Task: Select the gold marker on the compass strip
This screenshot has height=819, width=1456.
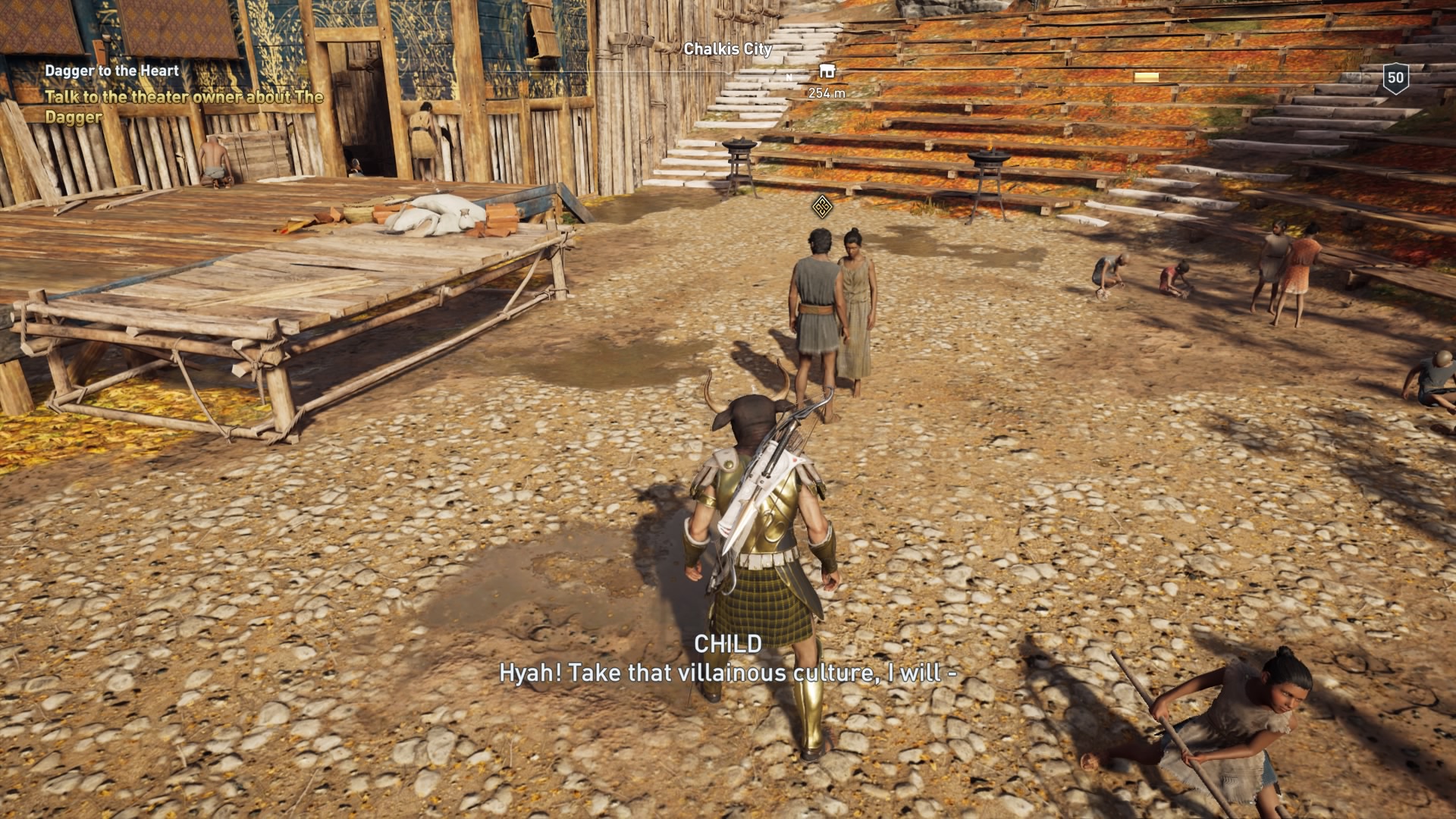Action: tap(1145, 75)
